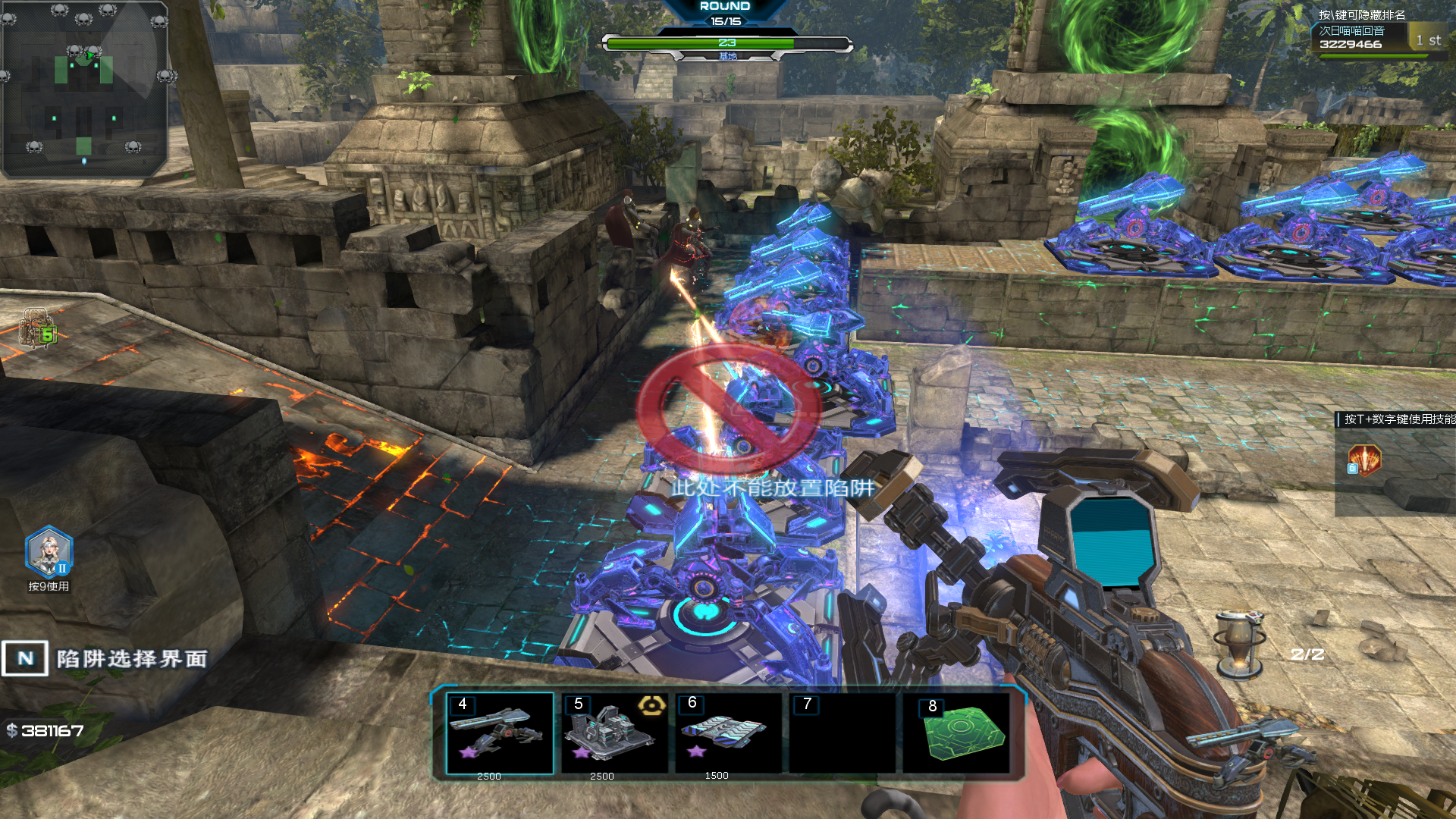This screenshot has width=1456, height=819.
Task: Open the minimap in the corner
Action: point(83,88)
